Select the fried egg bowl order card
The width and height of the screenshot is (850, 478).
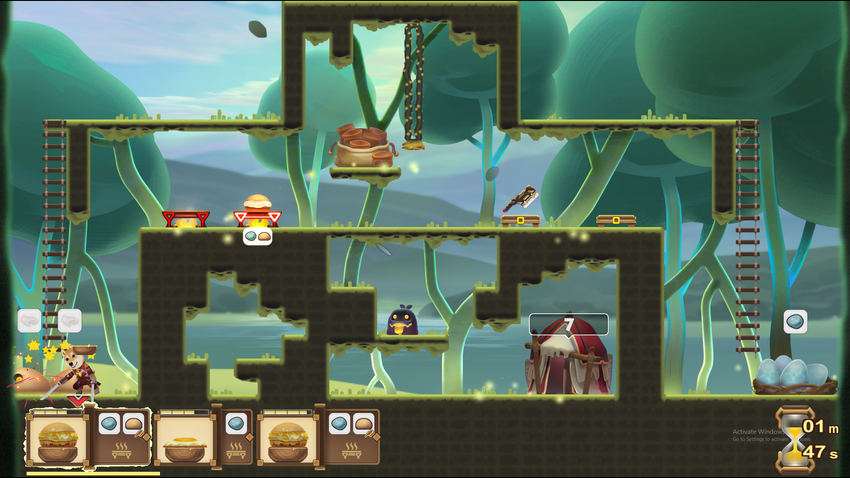coord(186,438)
